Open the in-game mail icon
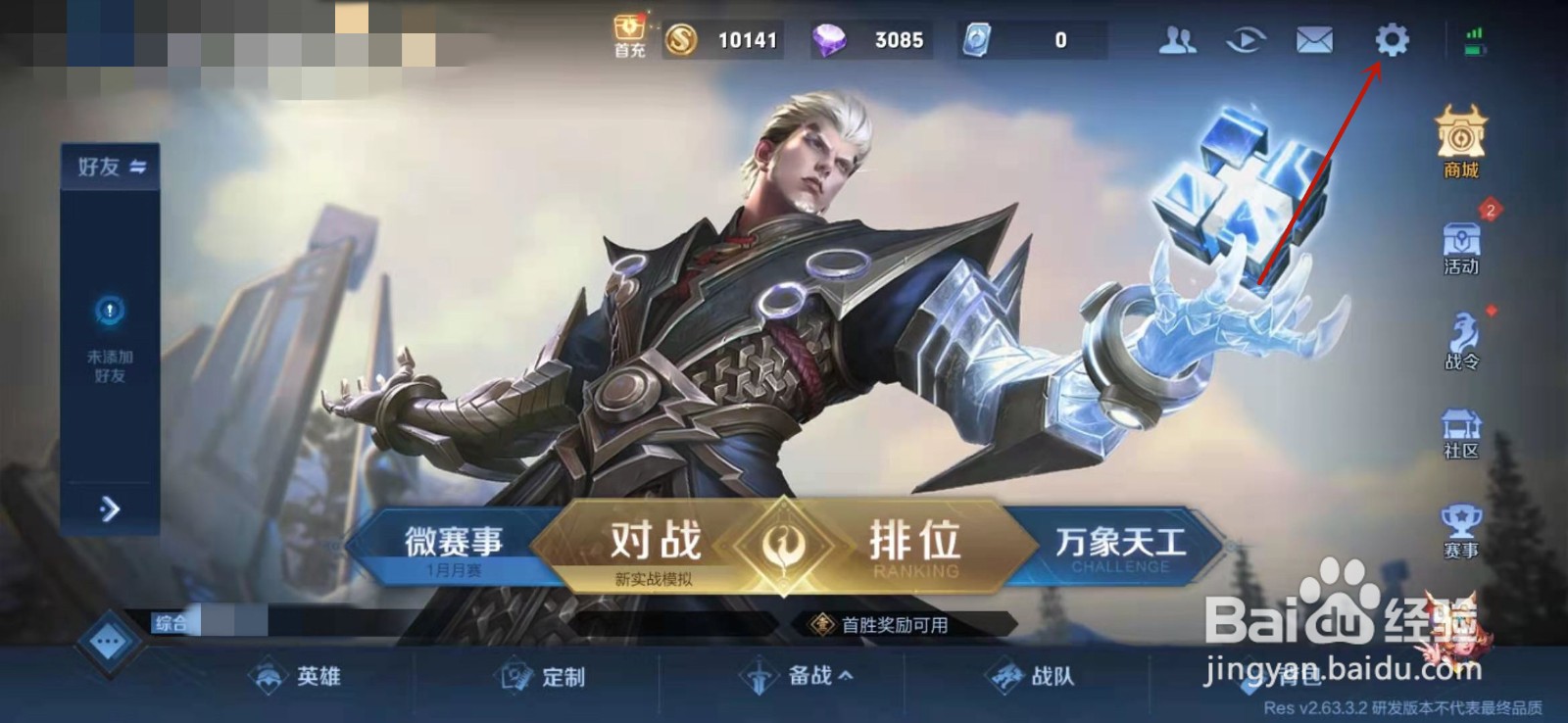This screenshot has height=723, width=1568. coord(1313,41)
